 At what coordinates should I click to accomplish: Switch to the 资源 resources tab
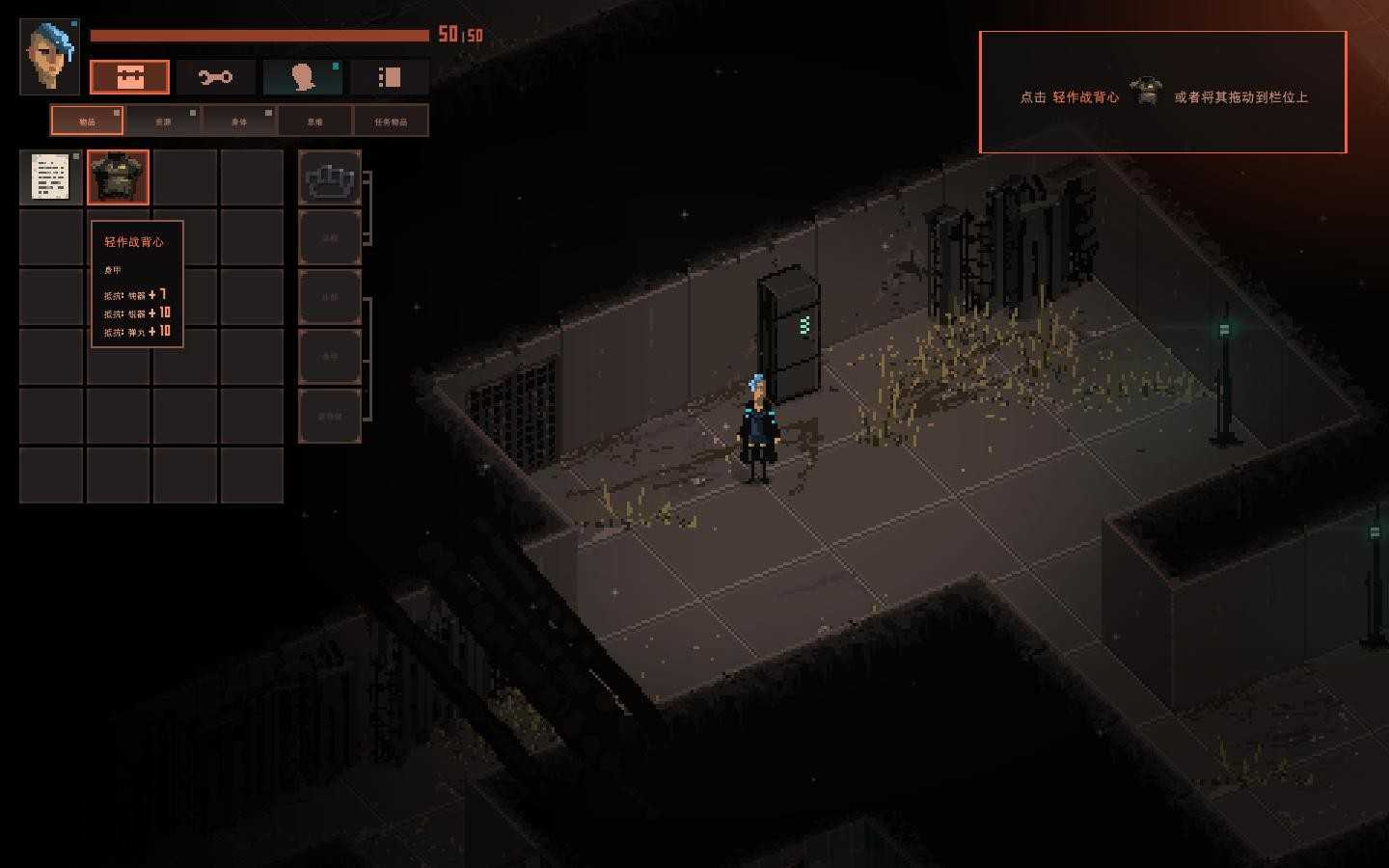163,122
